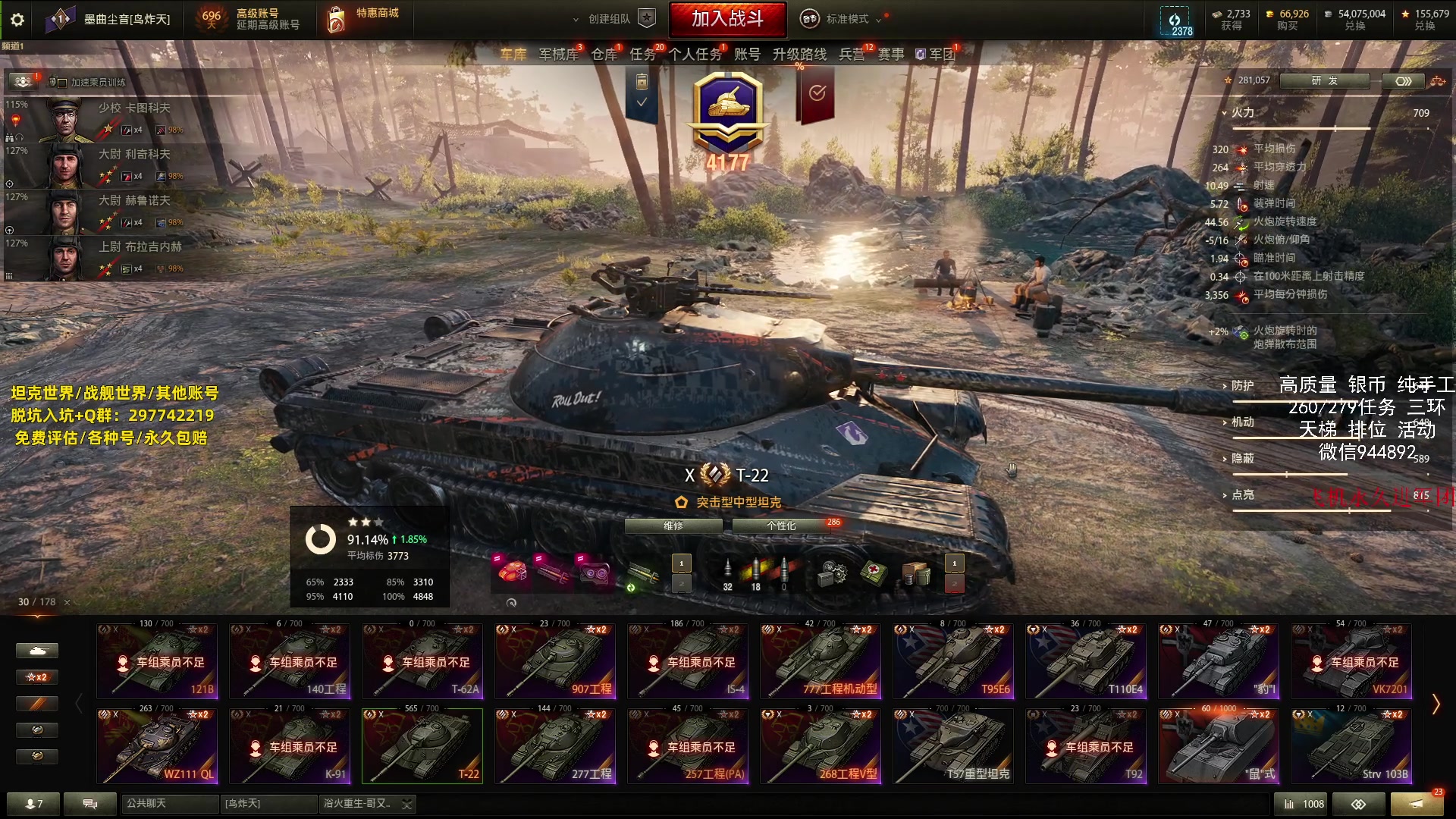Select the WZ111 QL tank in carousel
Viewport: 1456px width, 819px height.
pos(157,746)
